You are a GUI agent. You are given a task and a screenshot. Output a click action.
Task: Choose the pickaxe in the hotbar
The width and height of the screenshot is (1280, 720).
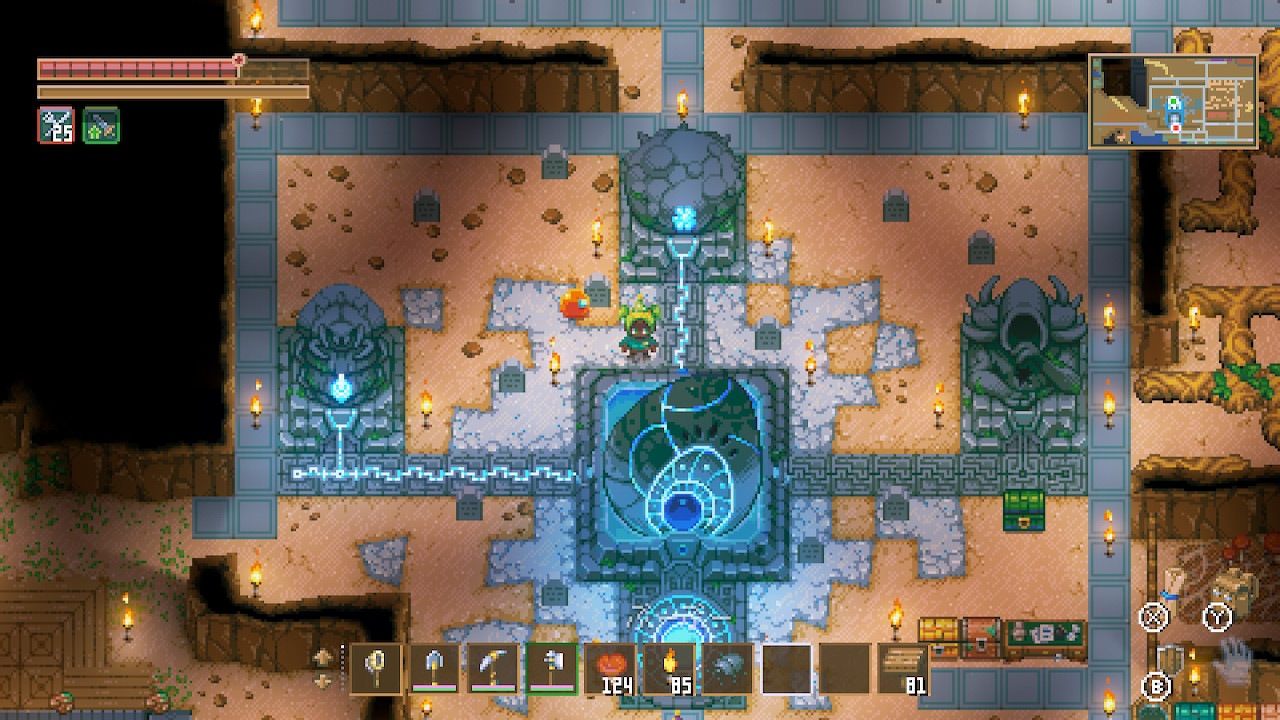492,668
